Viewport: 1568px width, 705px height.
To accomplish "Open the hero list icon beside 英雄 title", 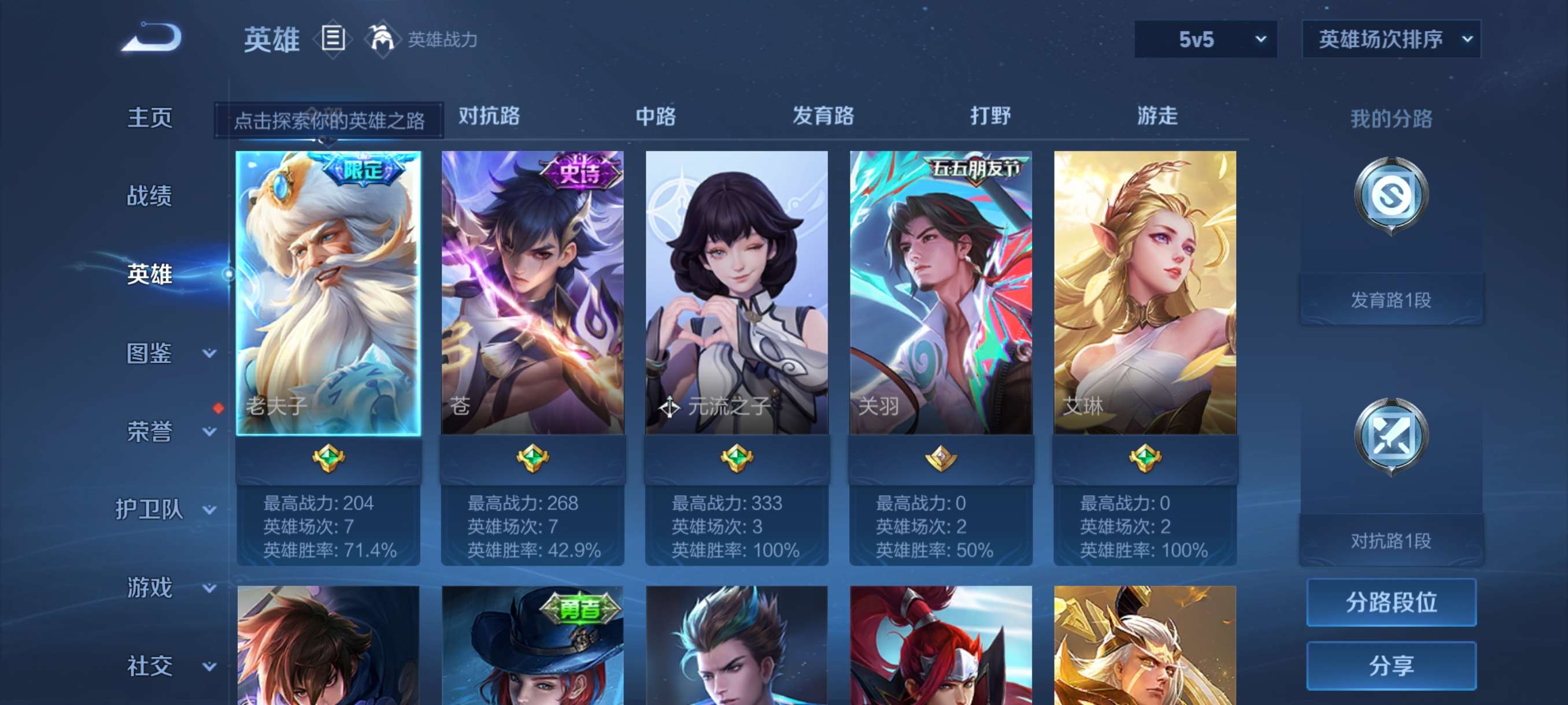I will click(332, 38).
